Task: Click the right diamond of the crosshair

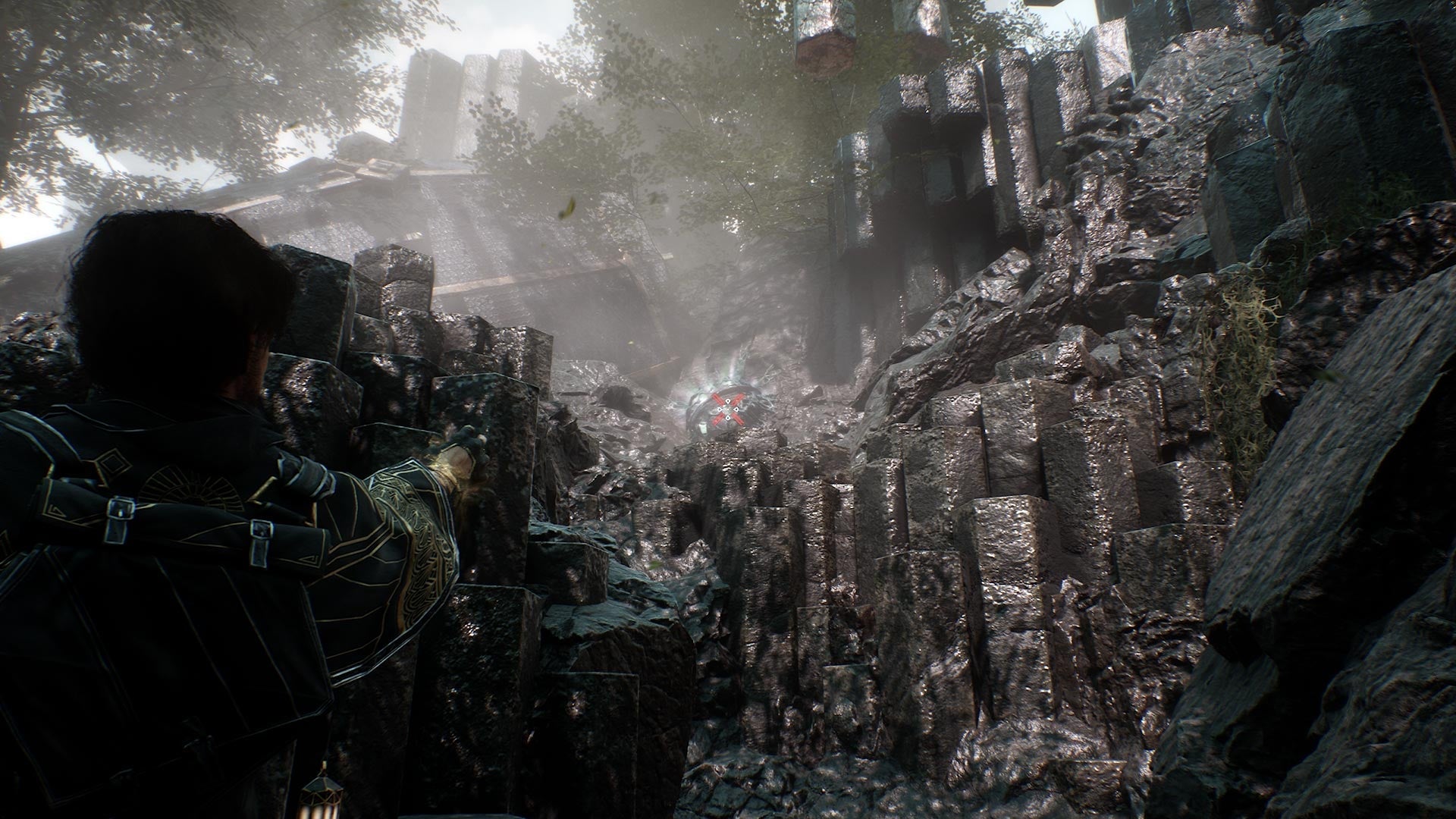Action: coord(736,409)
